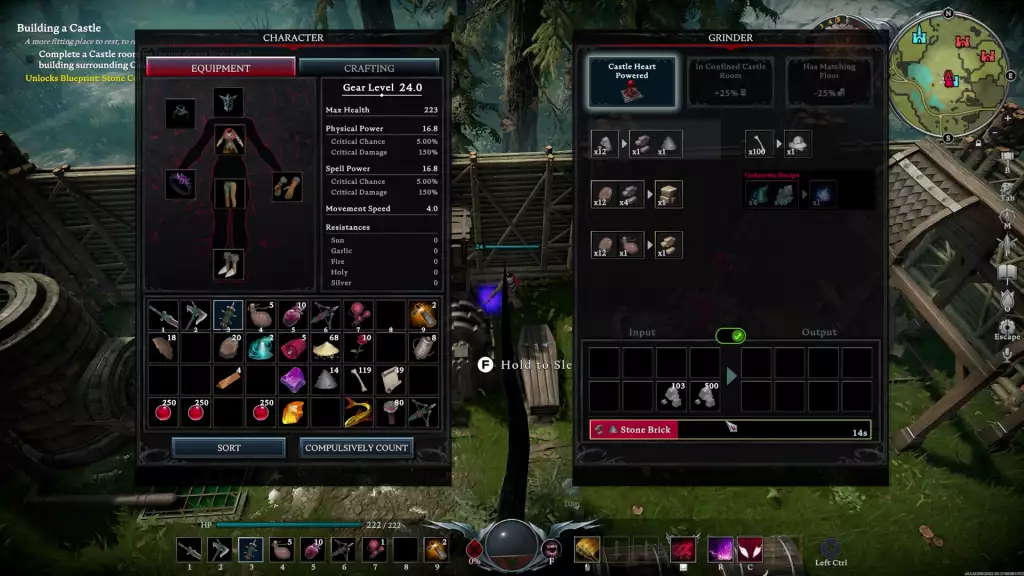
Task: Click the Compulsively Count button
Action: pyautogui.click(x=357, y=447)
